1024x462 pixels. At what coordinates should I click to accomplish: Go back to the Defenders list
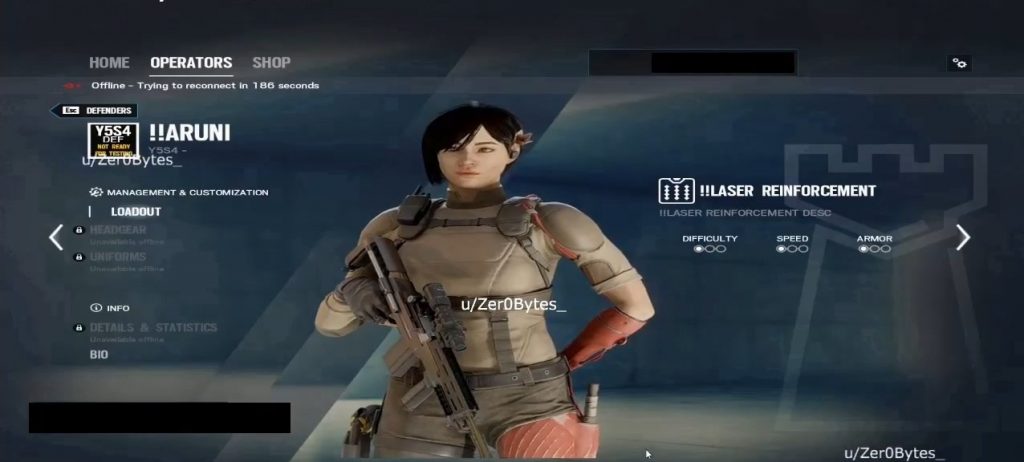(94, 111)
